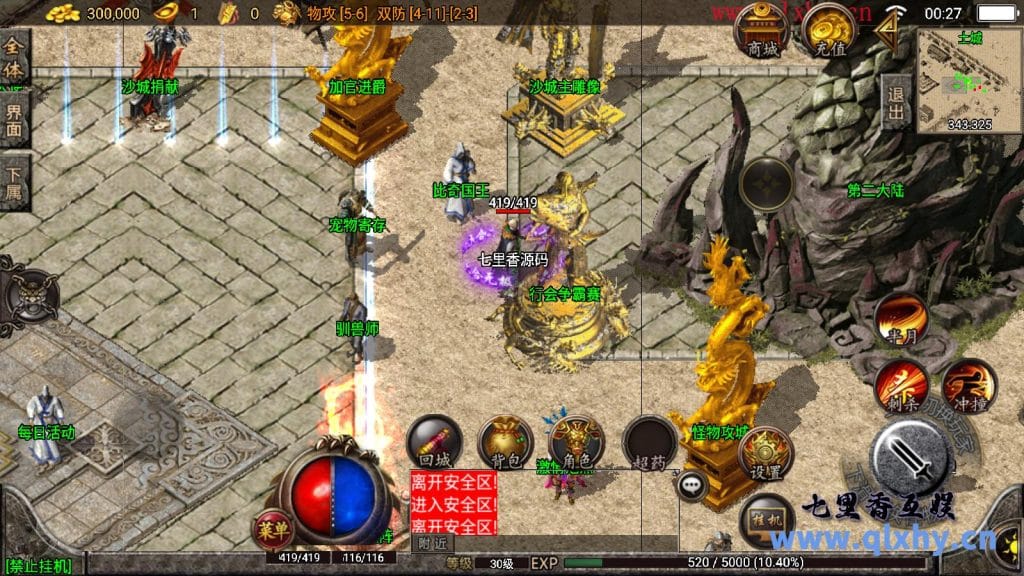
Task: Activate the 半月 skill
Action: 901,320
